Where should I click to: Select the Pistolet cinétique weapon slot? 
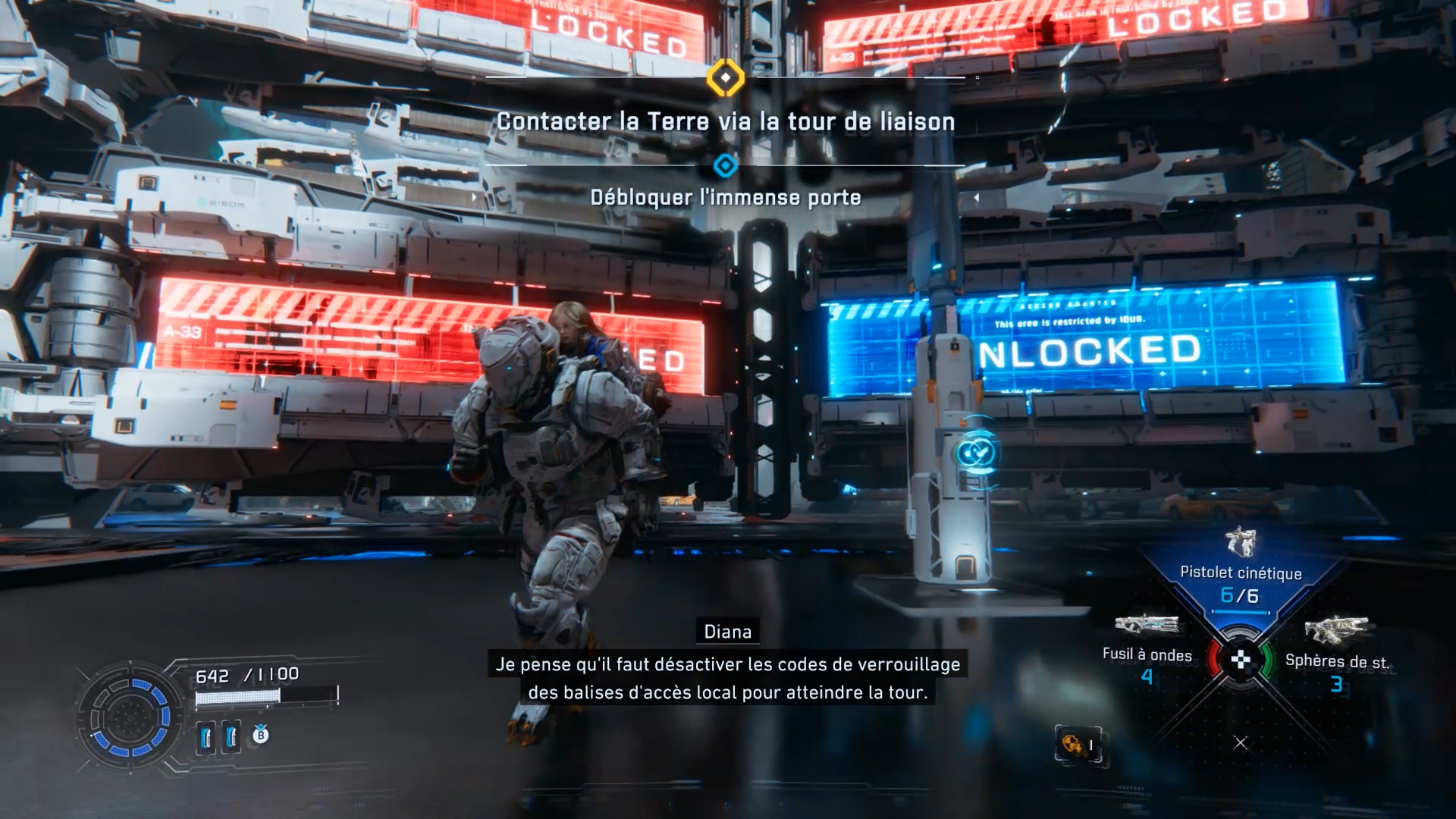coord(1241,573)
